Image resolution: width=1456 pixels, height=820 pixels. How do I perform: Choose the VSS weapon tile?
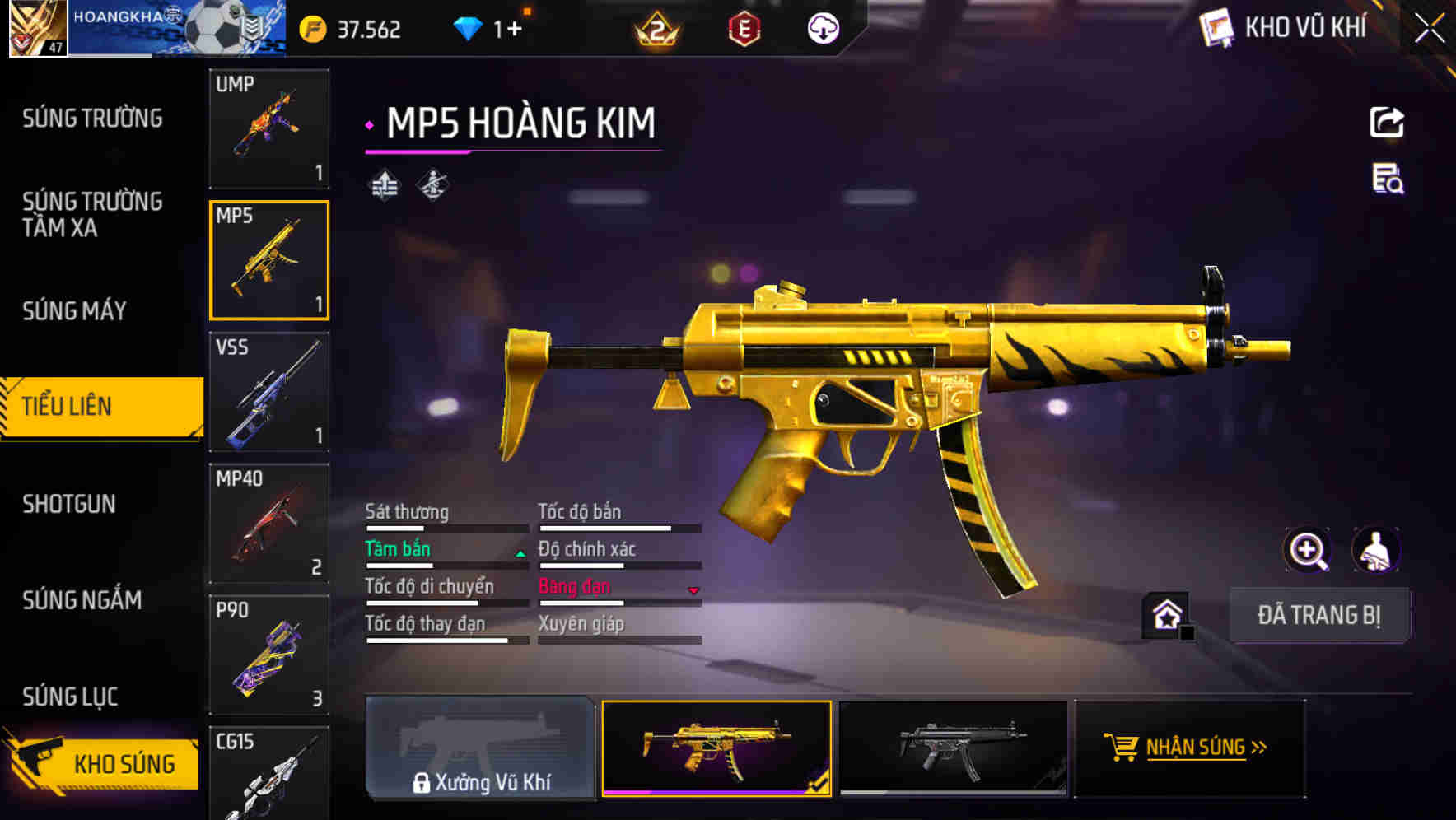pyautogui.click(x=269, y=392)
